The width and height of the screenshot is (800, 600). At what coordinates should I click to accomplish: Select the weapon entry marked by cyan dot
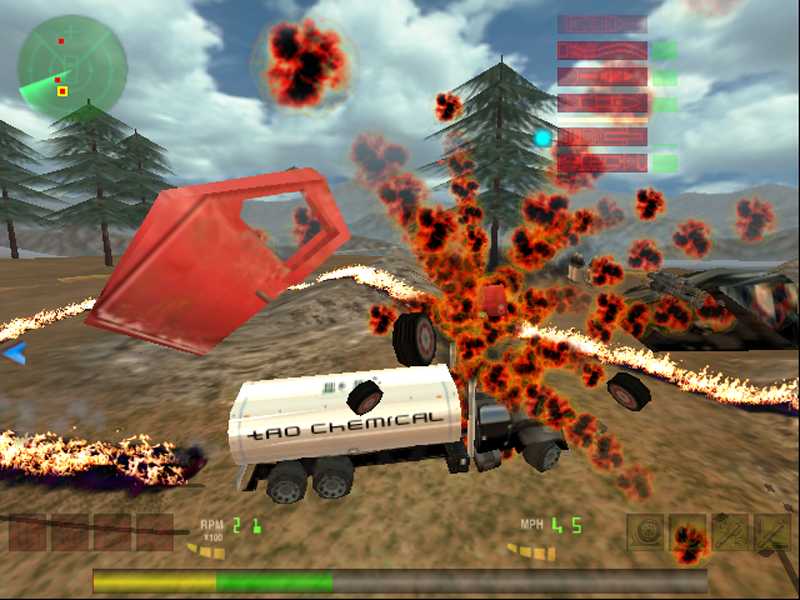click(x=602, y=138)
